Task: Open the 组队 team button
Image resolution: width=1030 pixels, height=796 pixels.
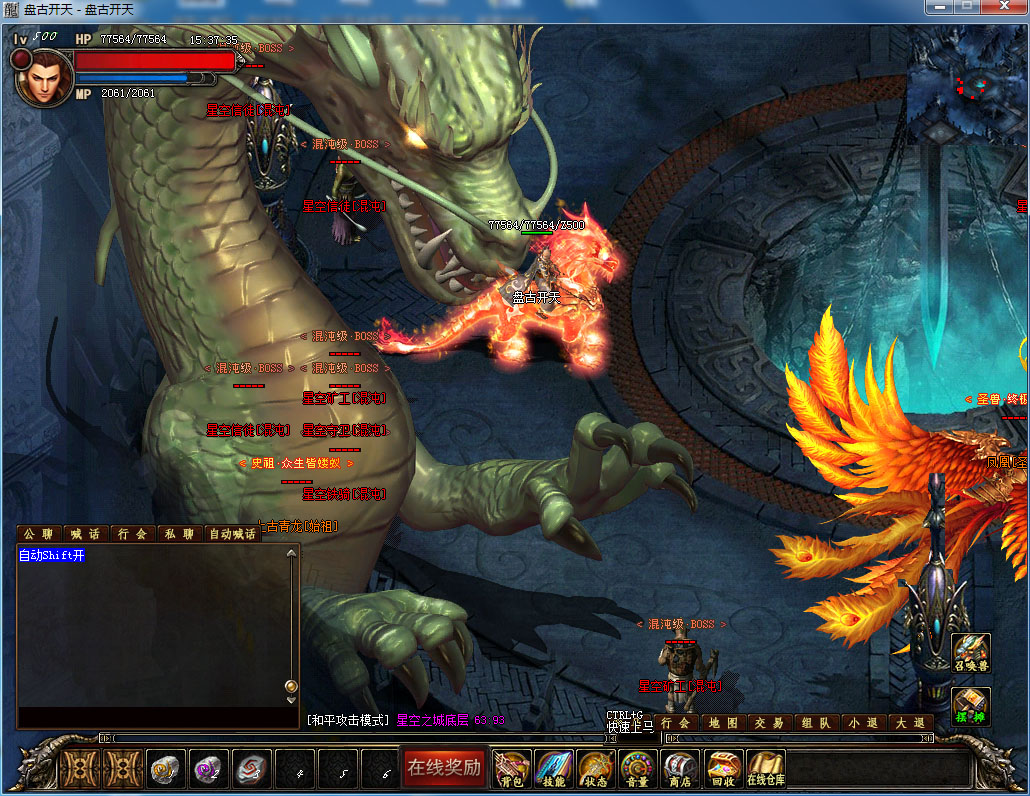Action: pos(814,722)
